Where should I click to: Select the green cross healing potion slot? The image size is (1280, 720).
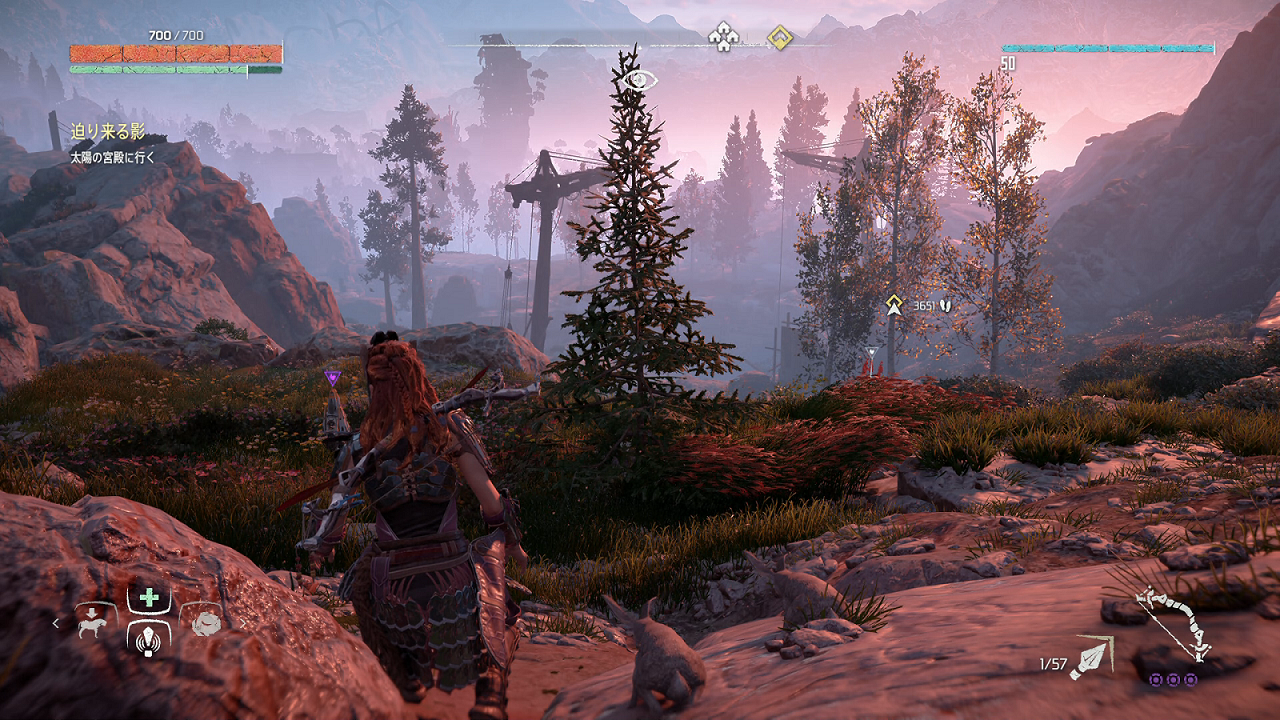point(149,598)
